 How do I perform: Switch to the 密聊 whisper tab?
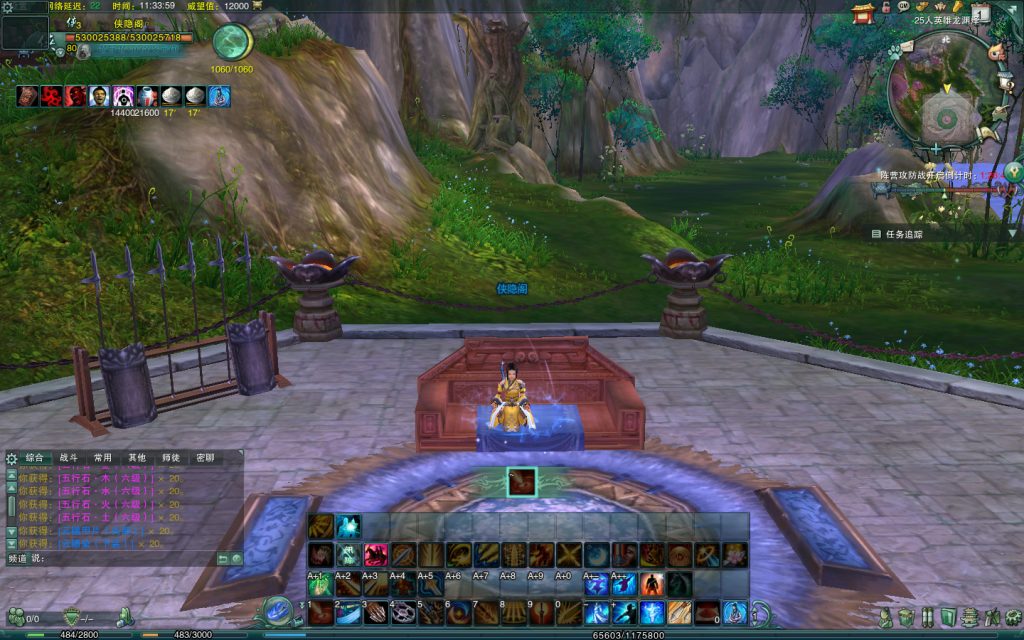(204, 457)
